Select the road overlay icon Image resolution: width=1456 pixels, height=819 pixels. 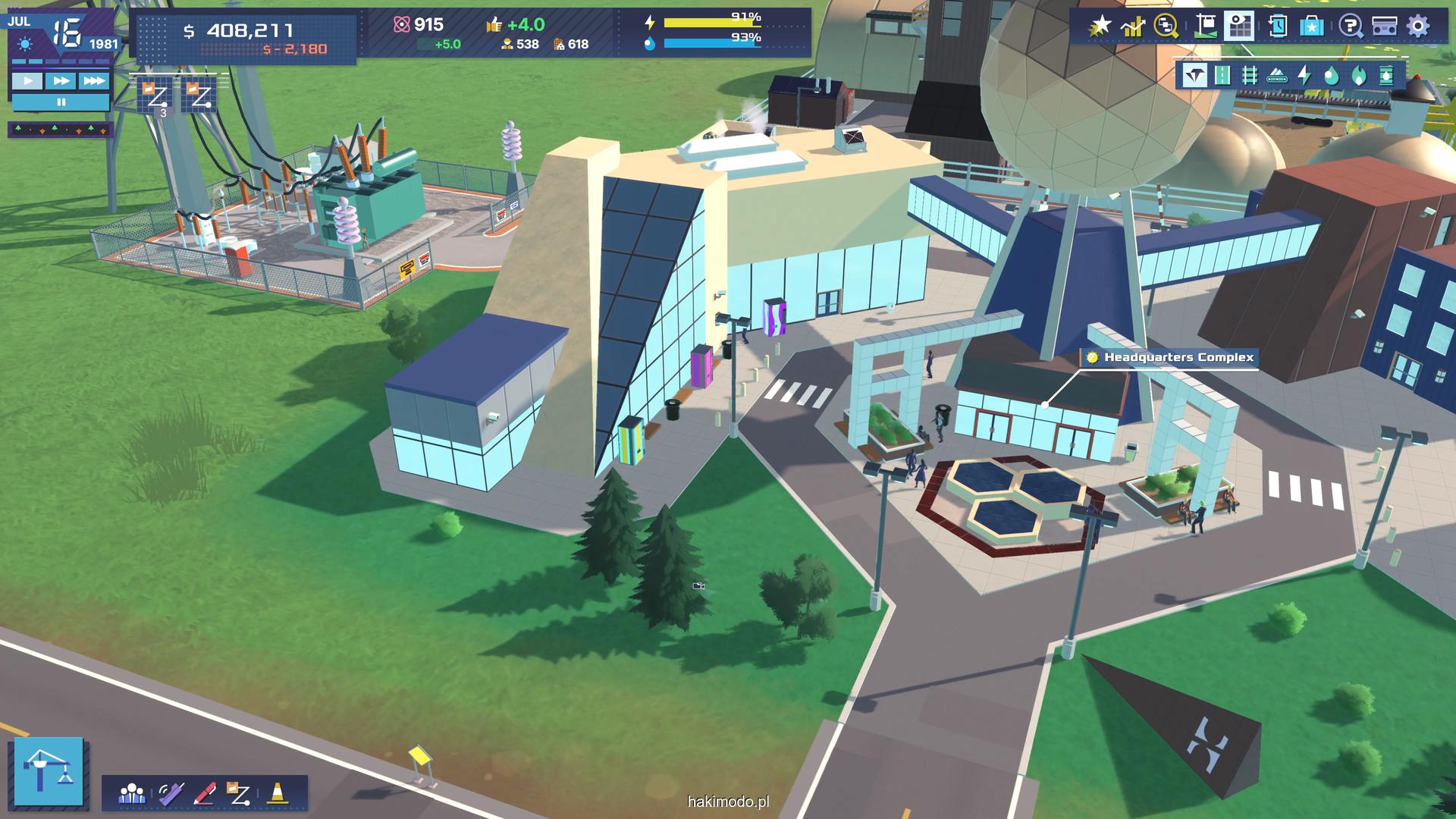click(1222, 75)
